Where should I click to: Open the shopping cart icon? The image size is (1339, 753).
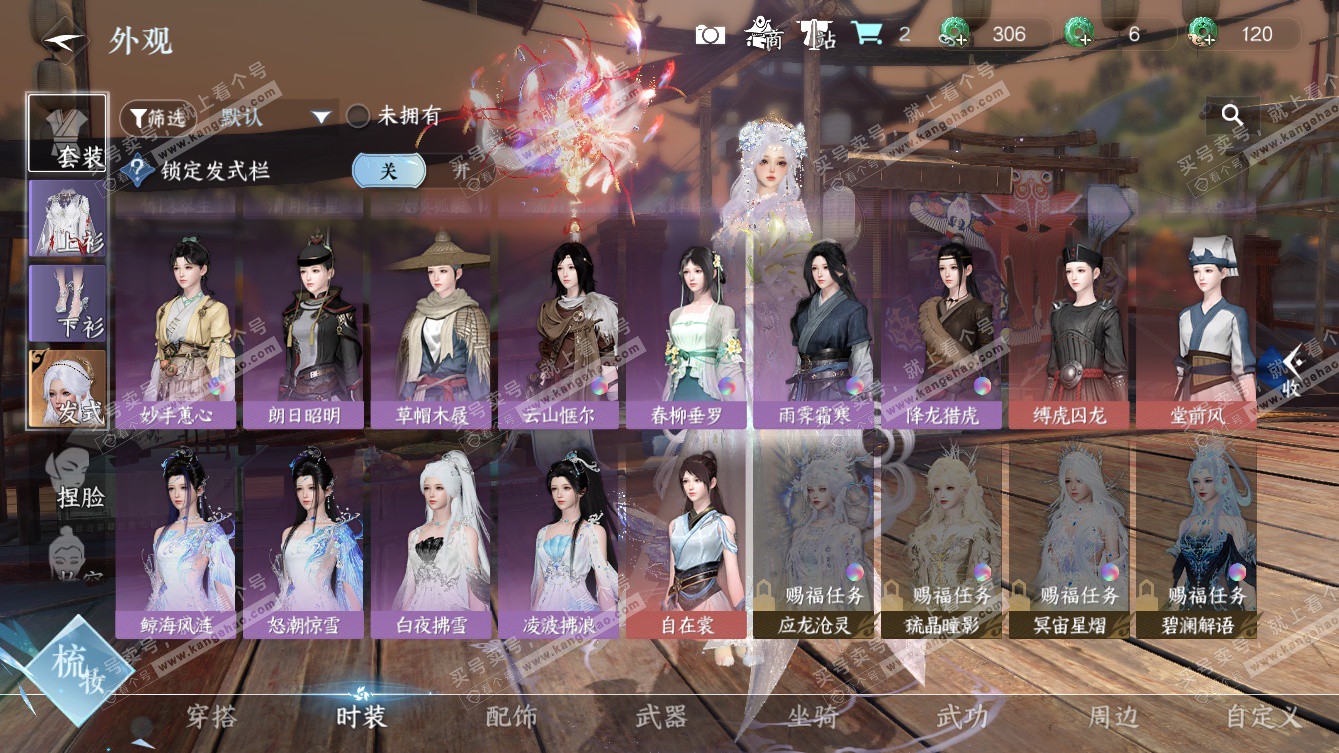(x=867, y=35)
